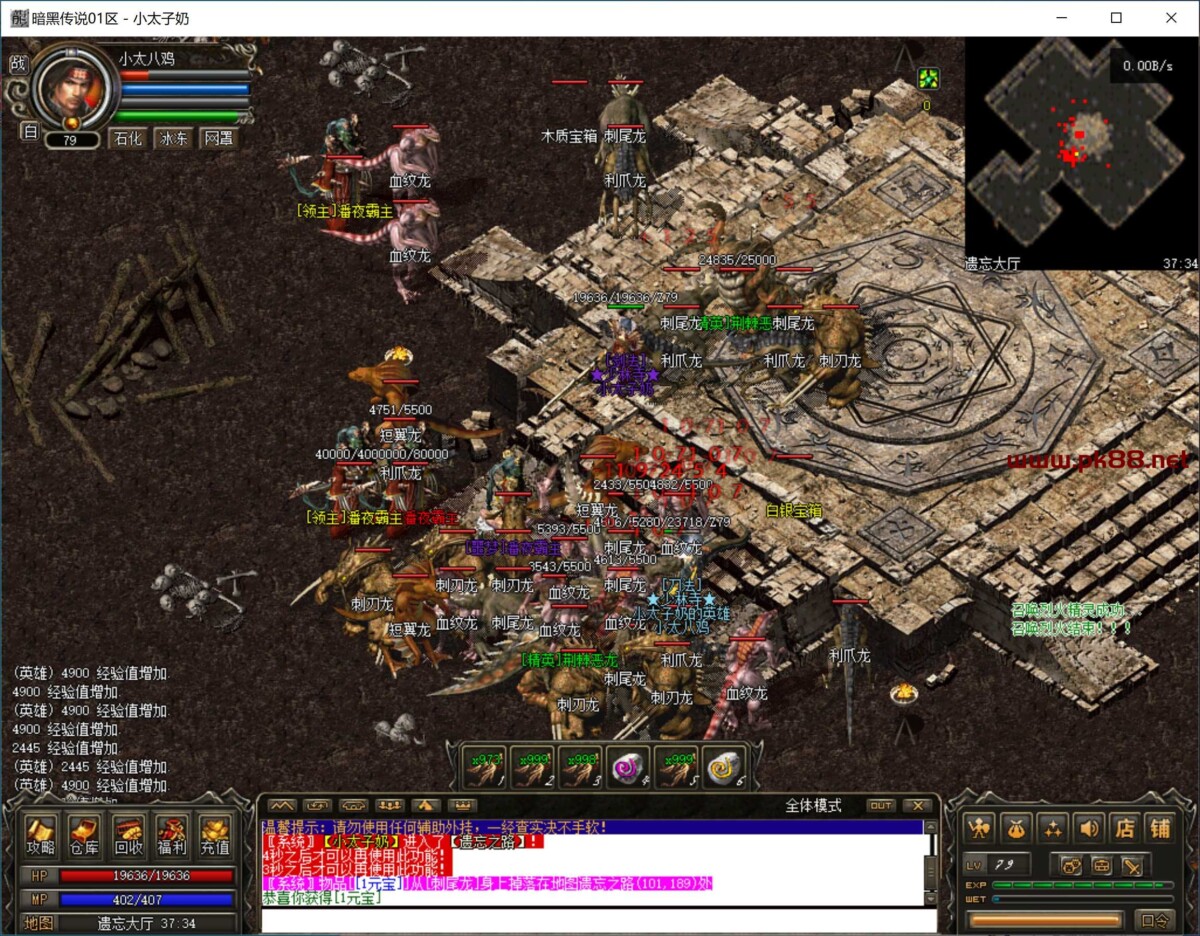Close the chat panel with X
Screen dimensions: 1200x936
click(x=916, y=805)
